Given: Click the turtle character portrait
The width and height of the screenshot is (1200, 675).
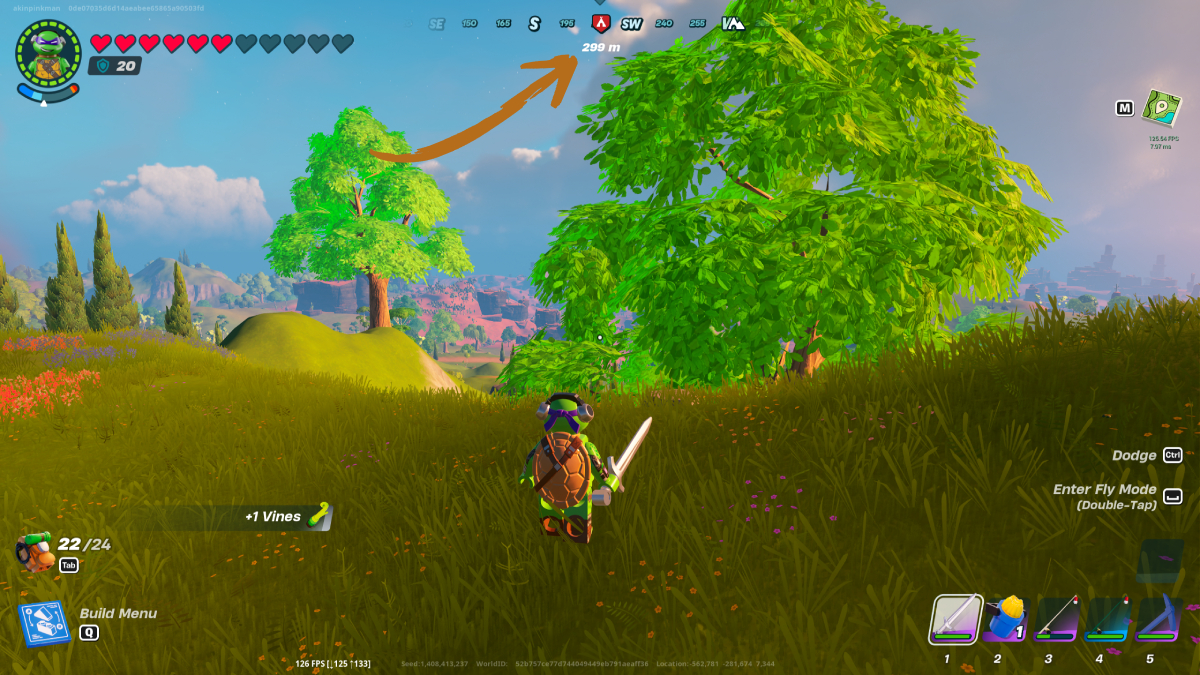Looking at the screenshot, I should [x=48, y=54].
